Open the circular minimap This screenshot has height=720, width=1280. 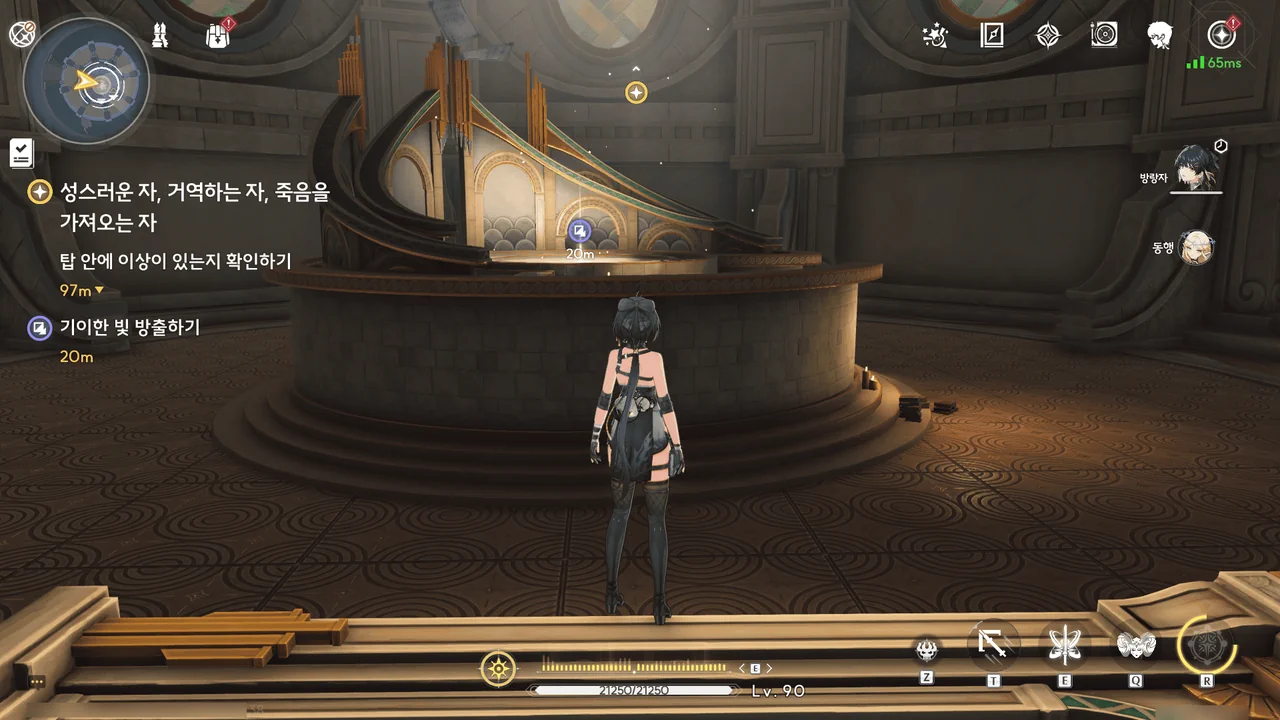(87, 82)
